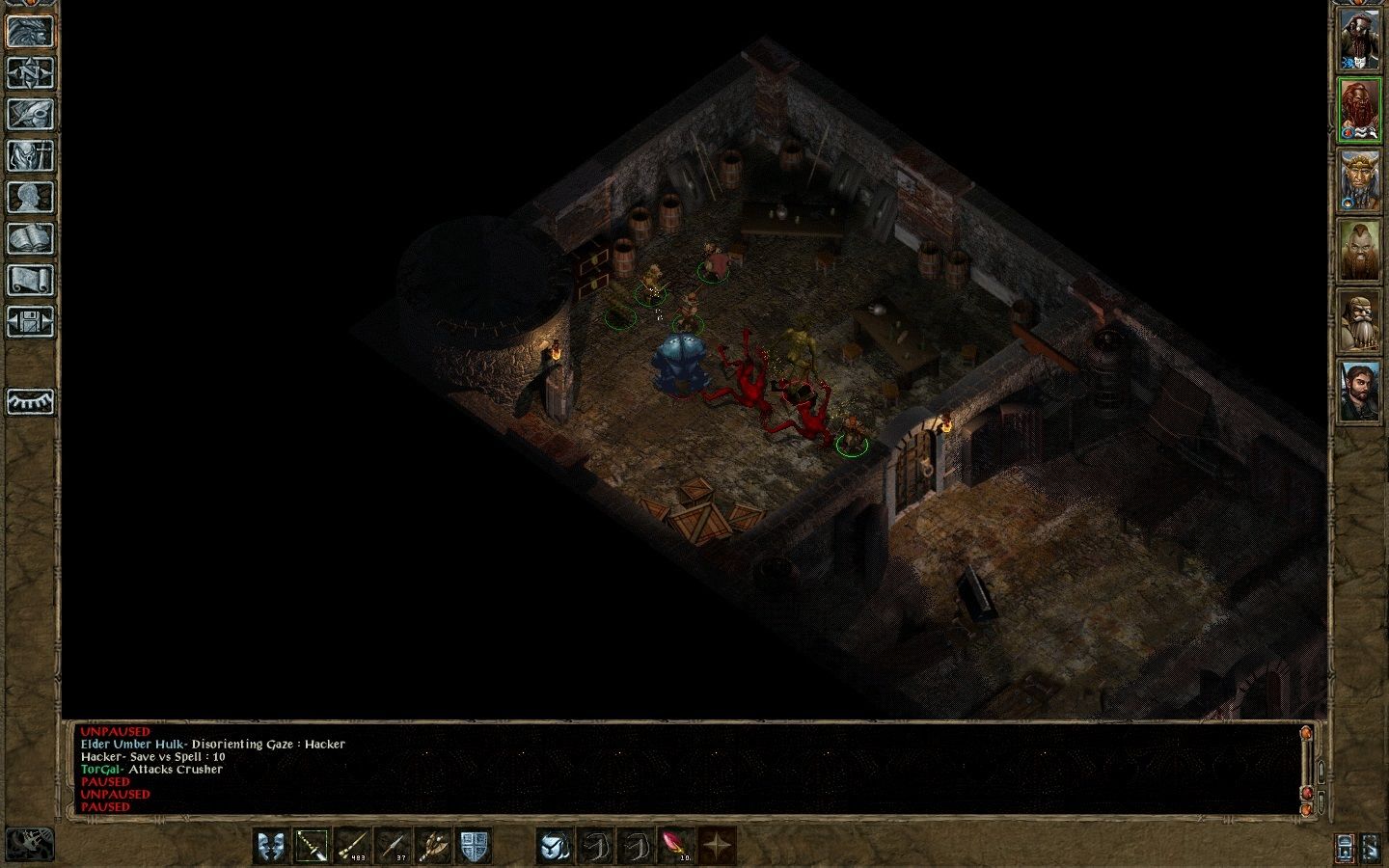Choose the blond horned-helmet dwarf portrait
The height and width of the screenshot is (868, 1389).
1359,180
